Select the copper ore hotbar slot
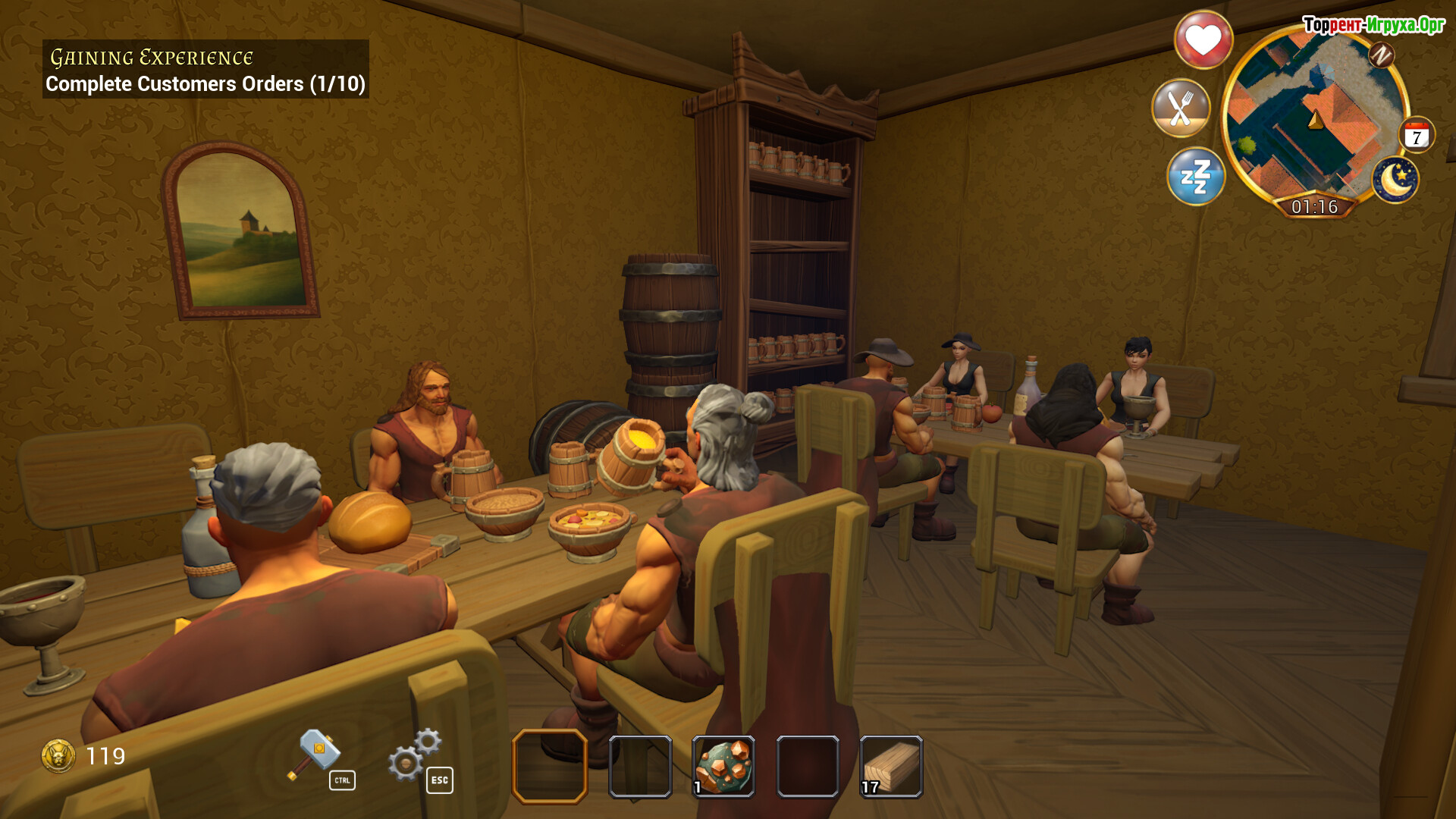 tap(723, 766)
